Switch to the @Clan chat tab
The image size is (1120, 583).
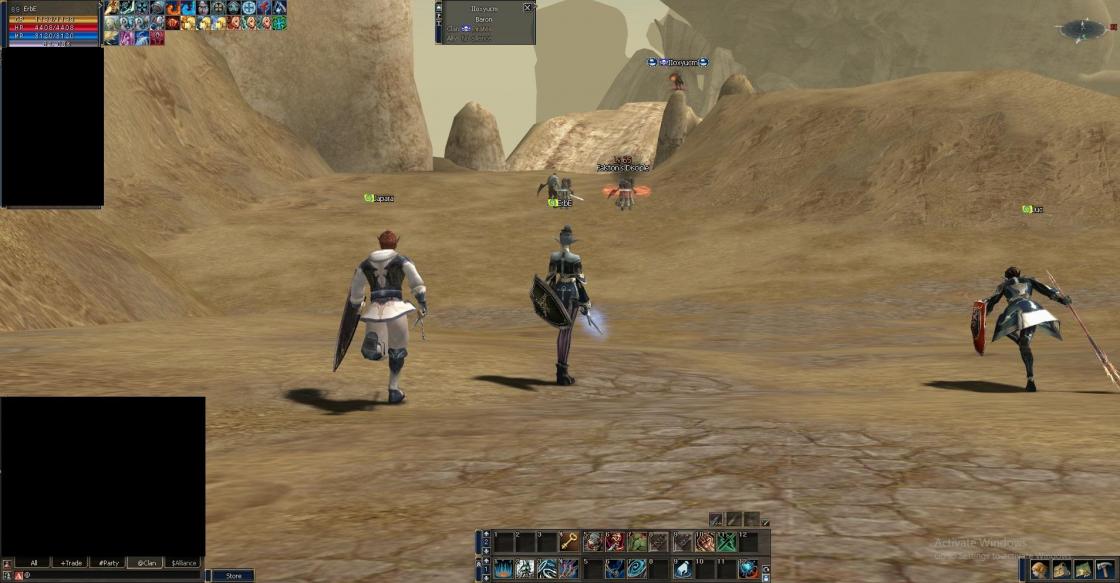[146, 563]
